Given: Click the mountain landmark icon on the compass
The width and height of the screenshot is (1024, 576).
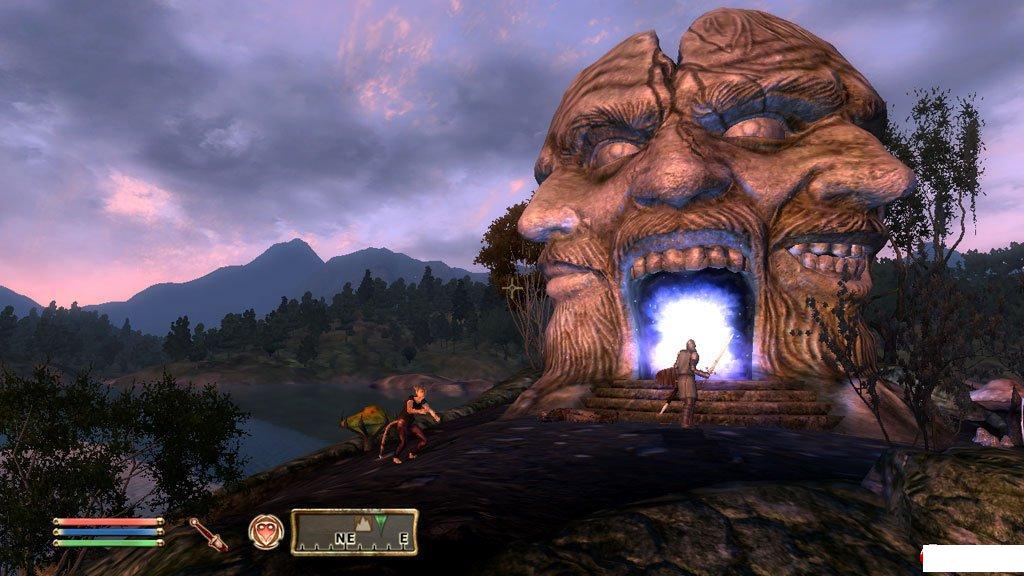Looking at the screenshot, I should (x=366, y=524).
